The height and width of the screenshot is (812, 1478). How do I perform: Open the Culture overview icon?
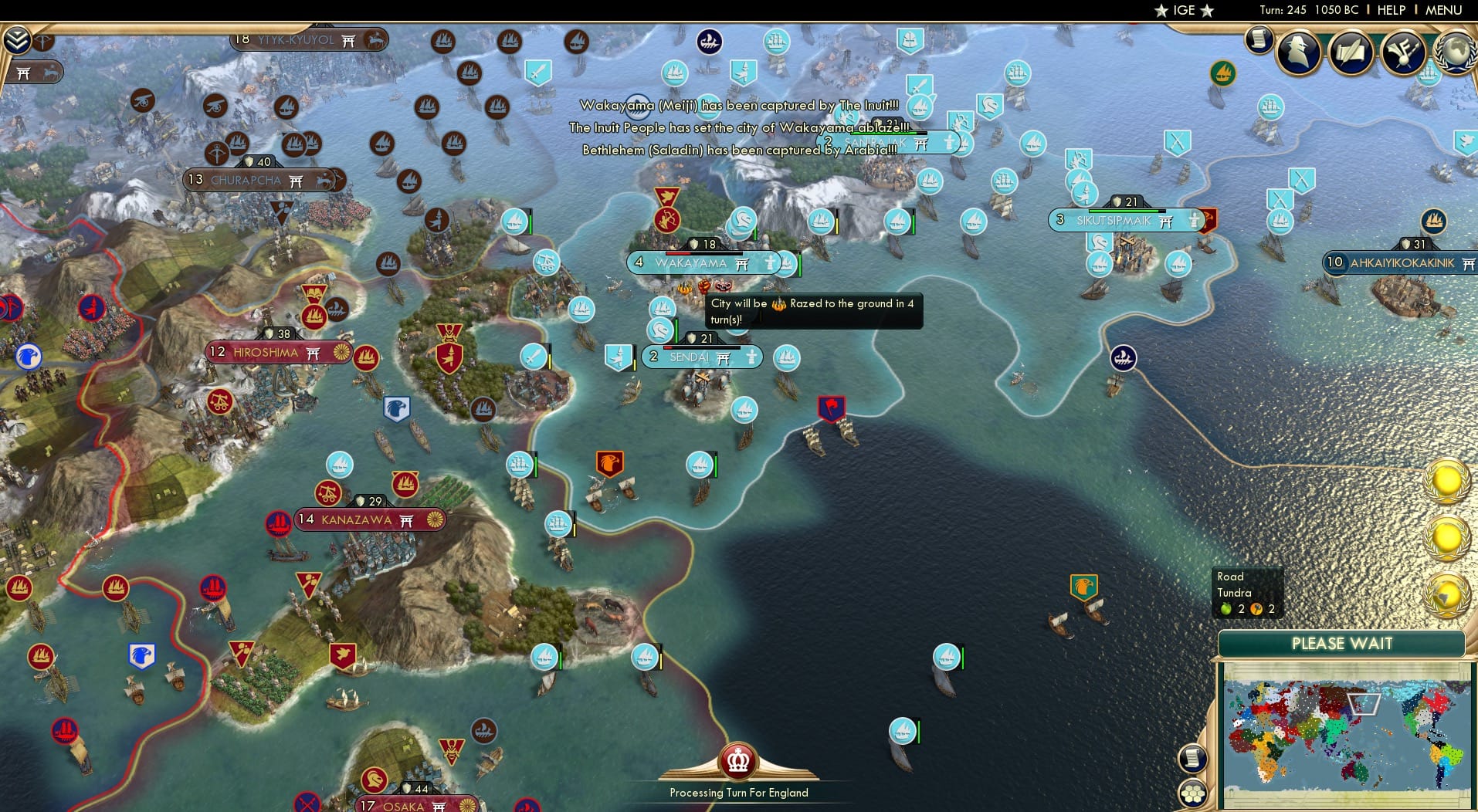pos(1402,52)
